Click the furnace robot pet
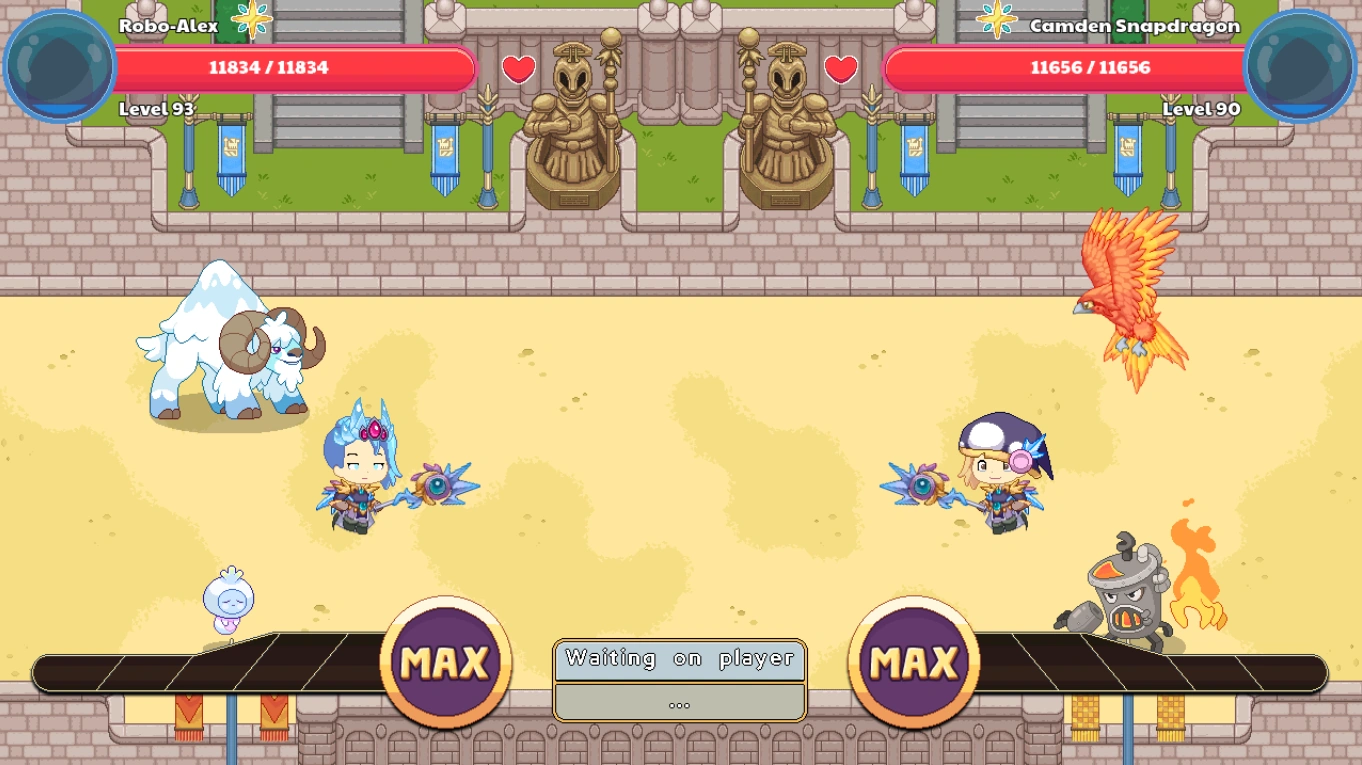 [1123, 595]
